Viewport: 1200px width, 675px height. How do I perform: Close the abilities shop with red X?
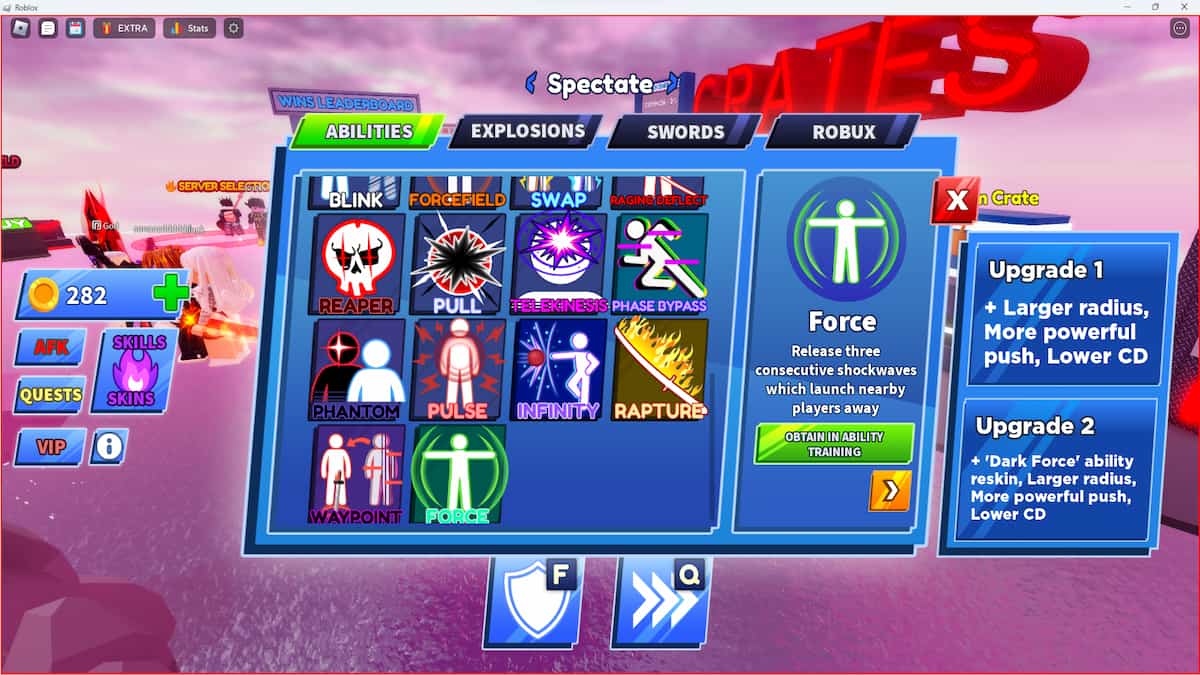coord(956,201)
